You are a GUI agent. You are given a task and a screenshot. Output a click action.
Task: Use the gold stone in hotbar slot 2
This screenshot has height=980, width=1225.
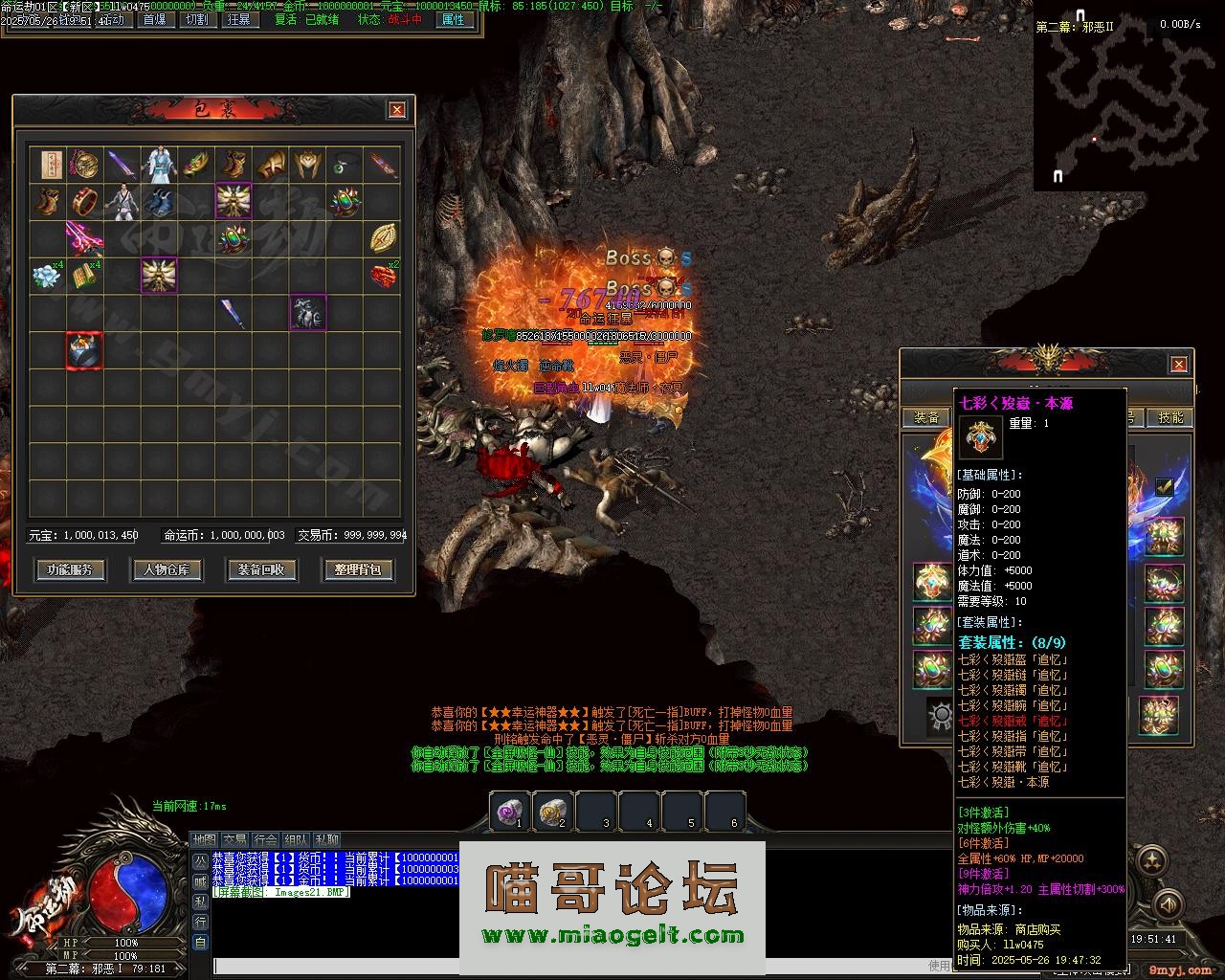click(552, 813)
